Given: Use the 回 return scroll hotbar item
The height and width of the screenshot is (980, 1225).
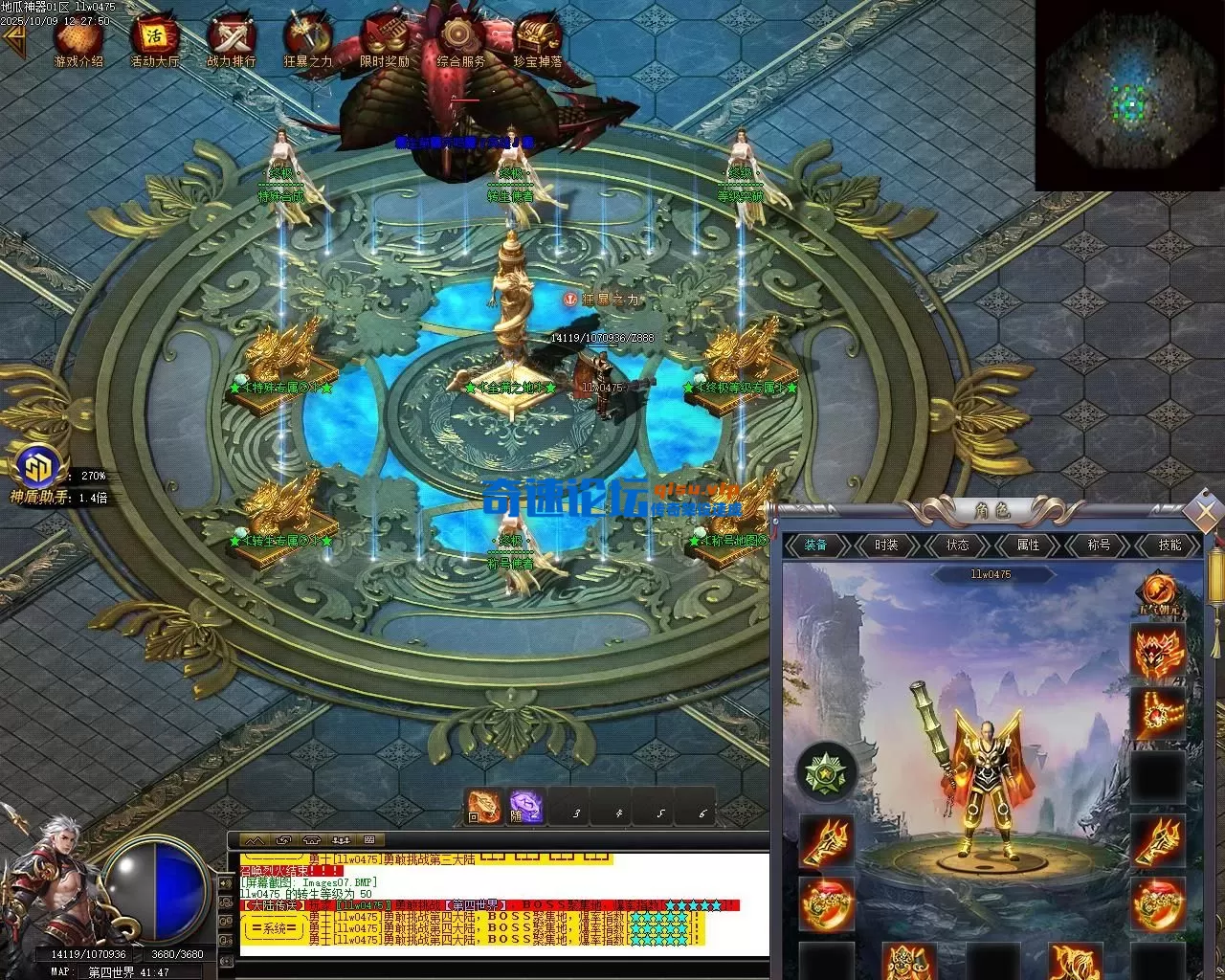Looking at the screenshot, I should coord(483,807).
